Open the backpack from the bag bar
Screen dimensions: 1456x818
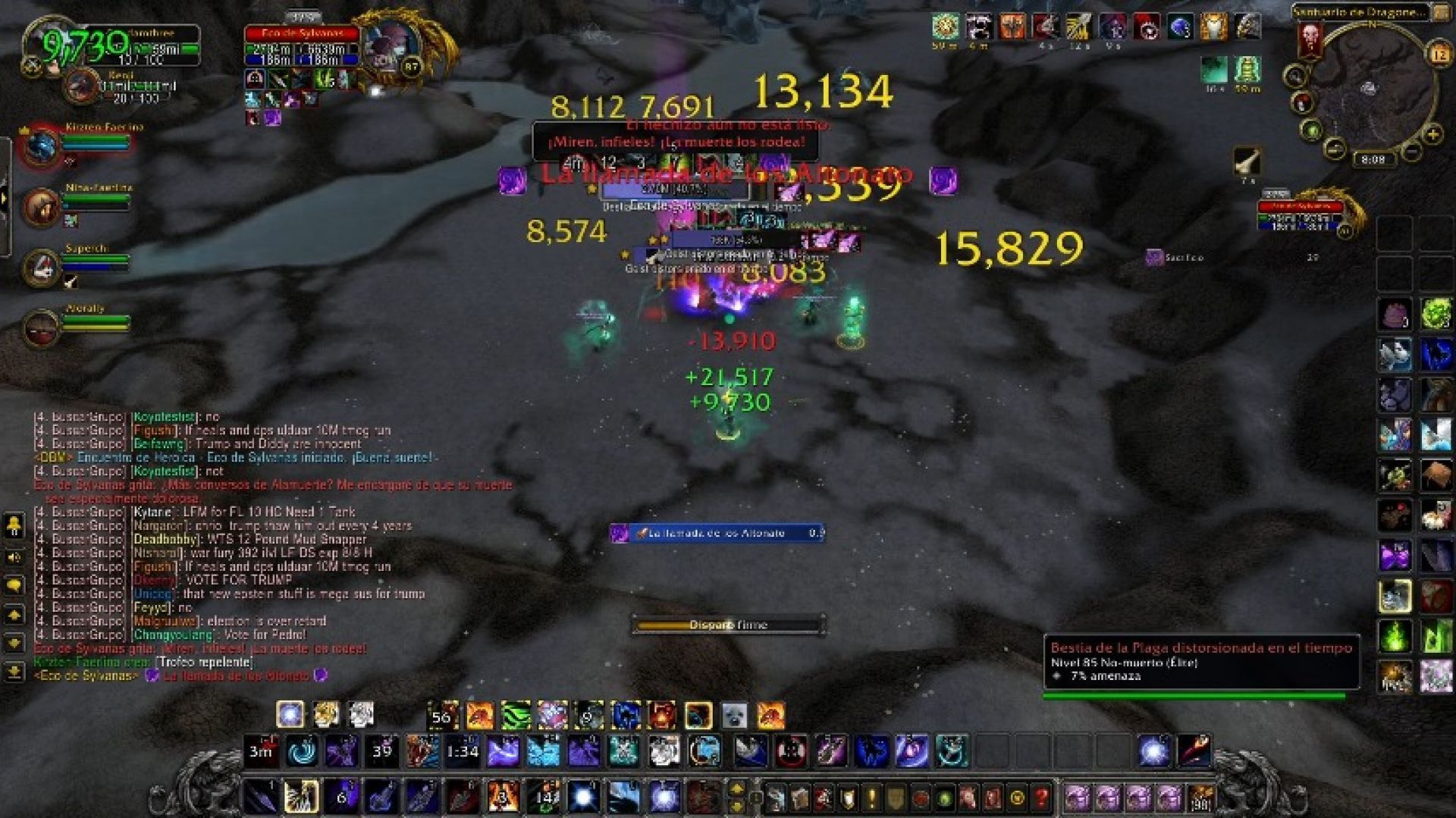[1198, 800]
